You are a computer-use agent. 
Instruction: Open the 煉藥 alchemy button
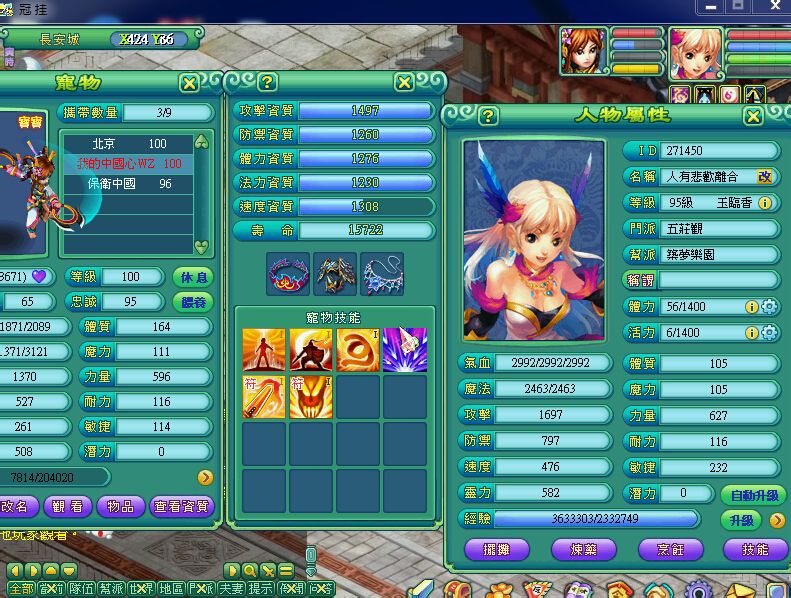pos(583,550)
